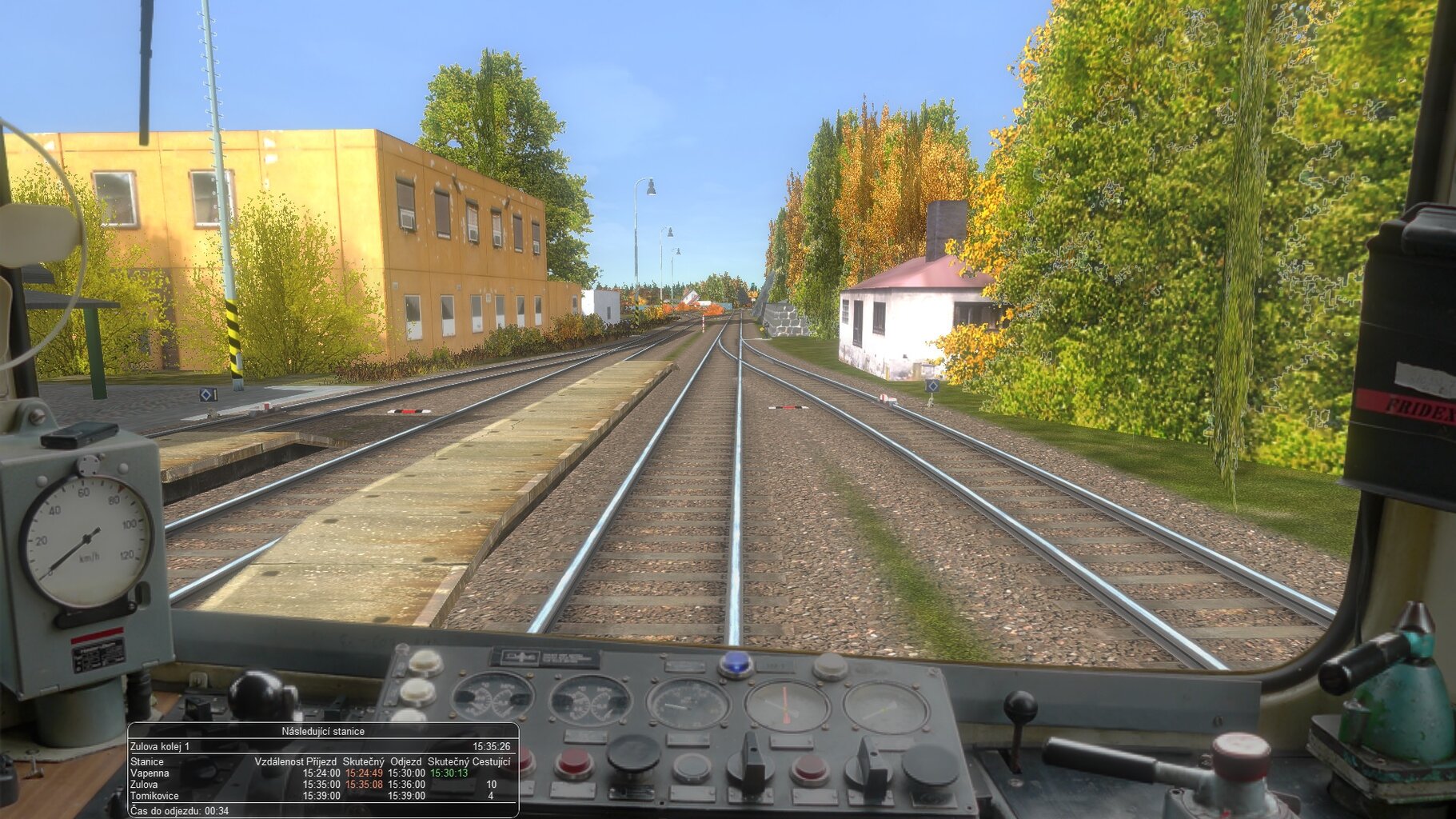Click the blue dome button on the dashboard
Image resolution: width=1456 pixels, height=819 pixels.
click(x=736, y=664)
